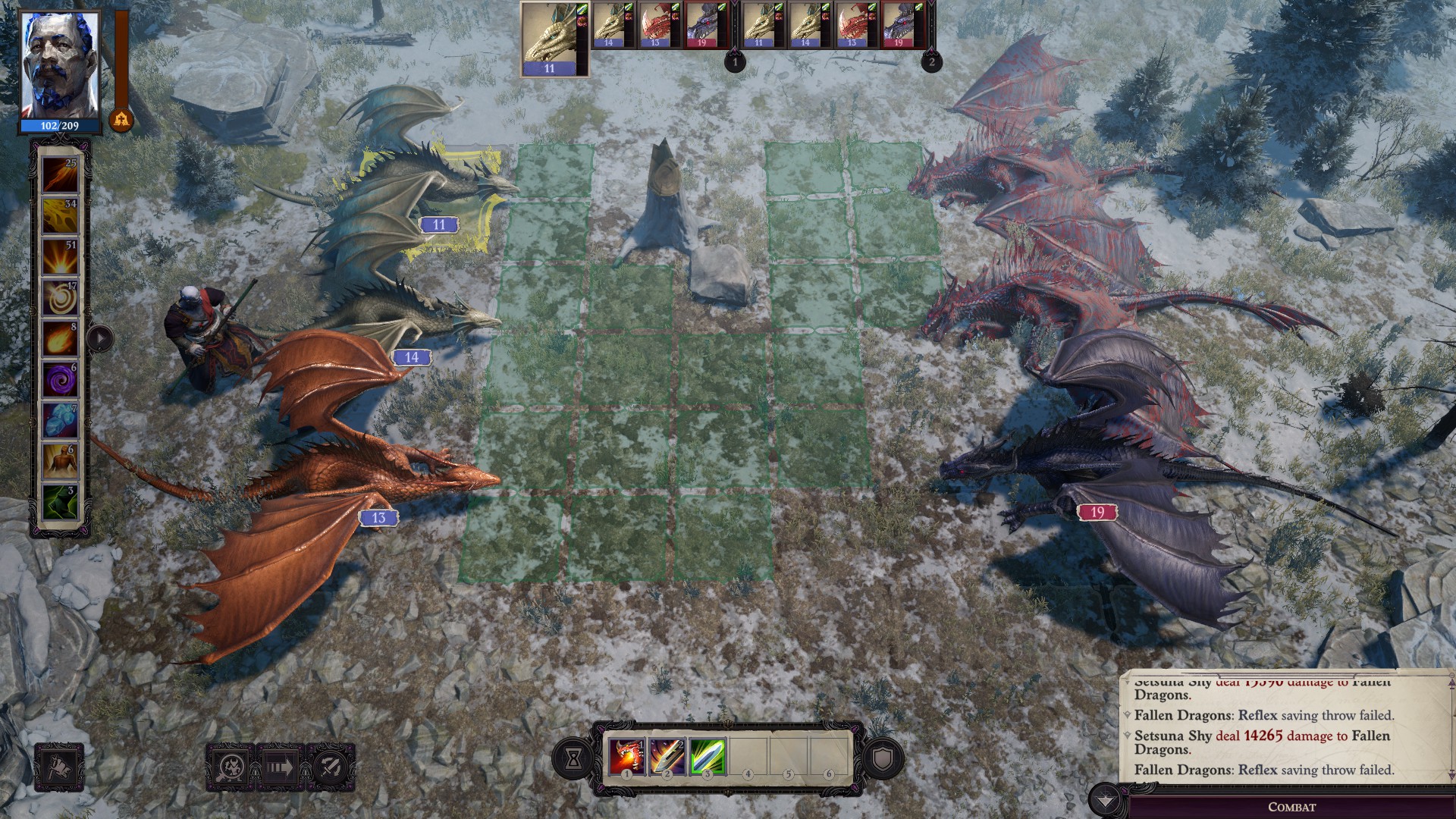Click the retreat flag button
Viewport: 1456px width, 819px height.
coord(59,767)
